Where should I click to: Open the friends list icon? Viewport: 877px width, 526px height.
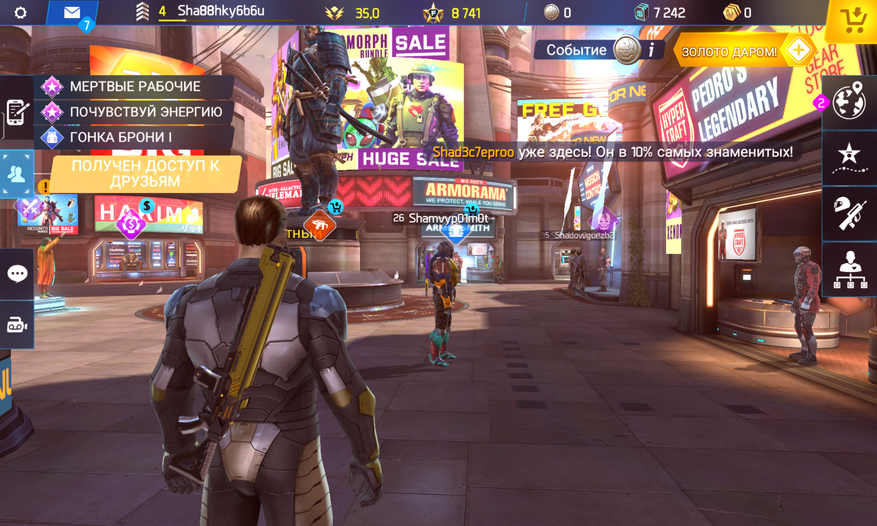(17, 173)
